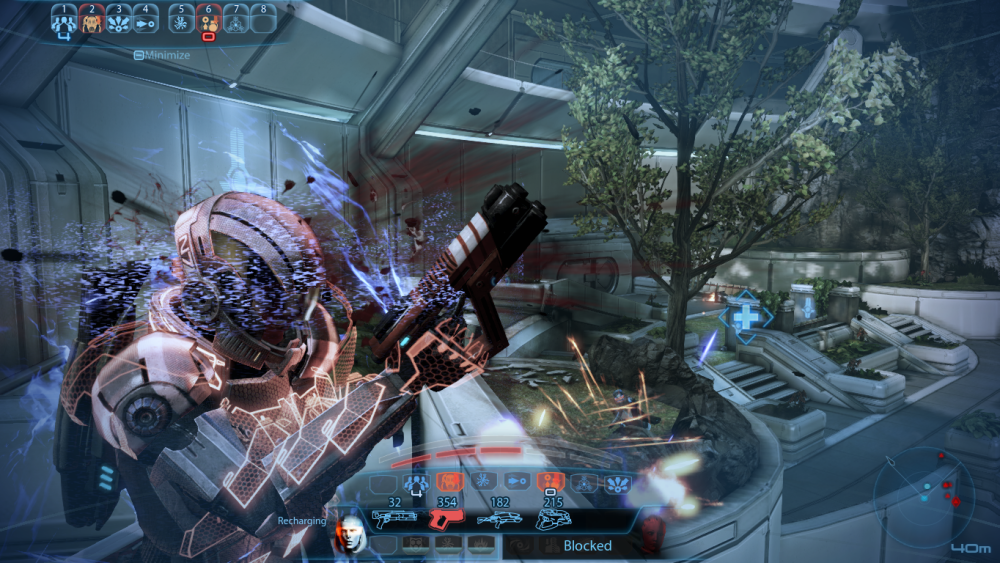This screenshot has height=563, width=1000.
Task: Trigger quick slot 3 burst power
Action: coord(120,19)
